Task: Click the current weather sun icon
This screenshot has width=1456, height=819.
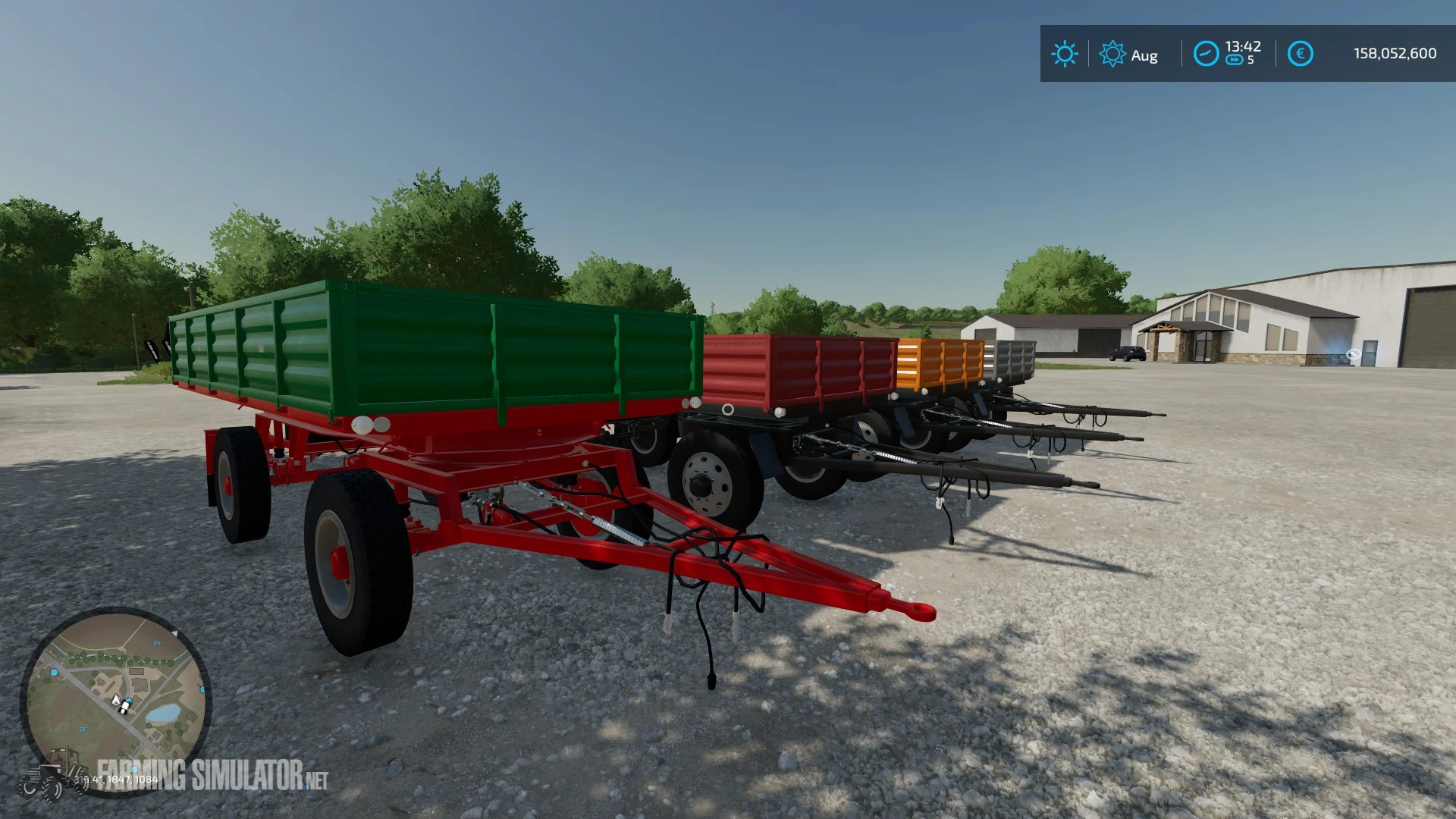Action: (1065, 55)
